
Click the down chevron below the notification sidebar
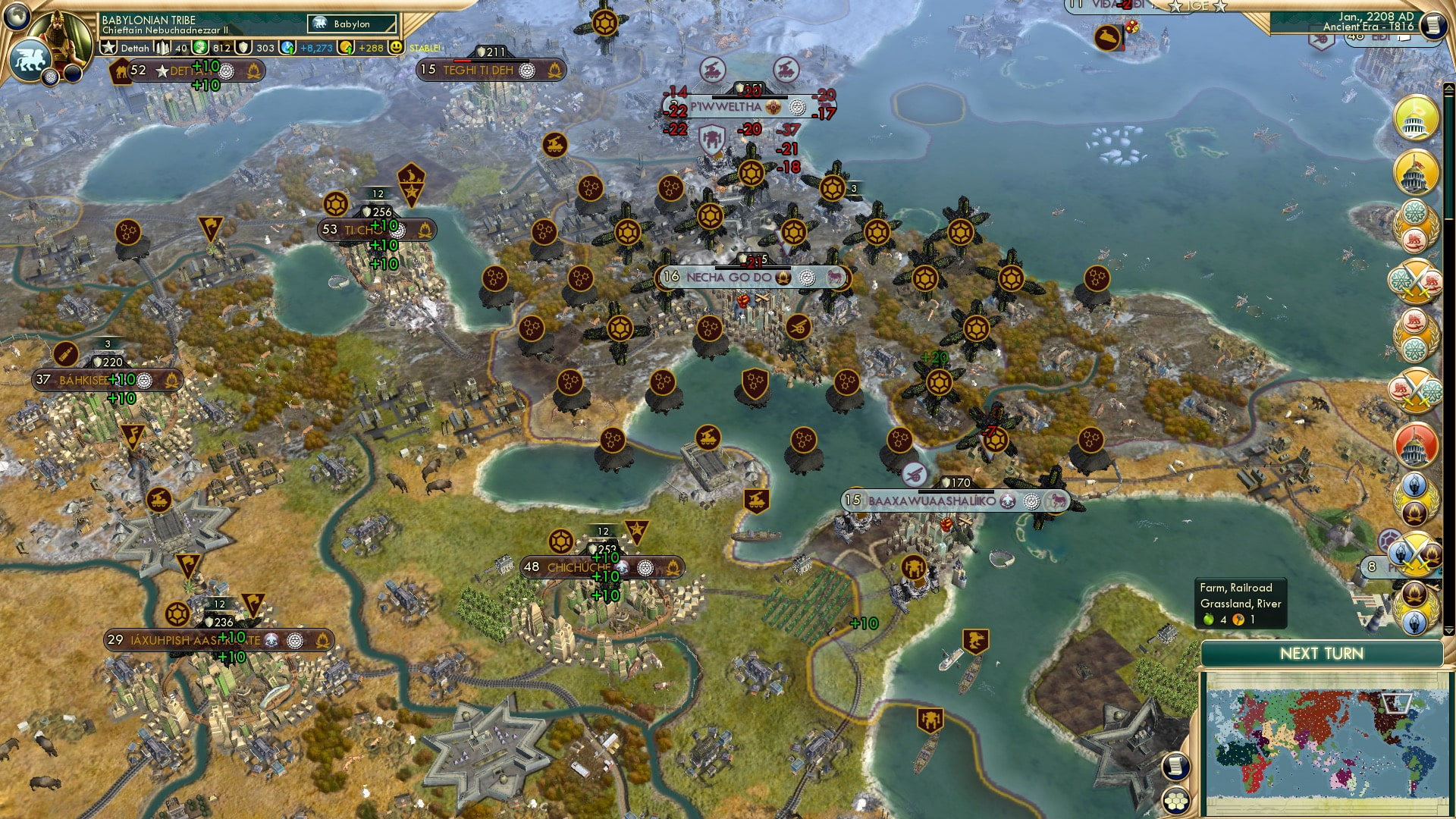click(x=1448, y=631)
